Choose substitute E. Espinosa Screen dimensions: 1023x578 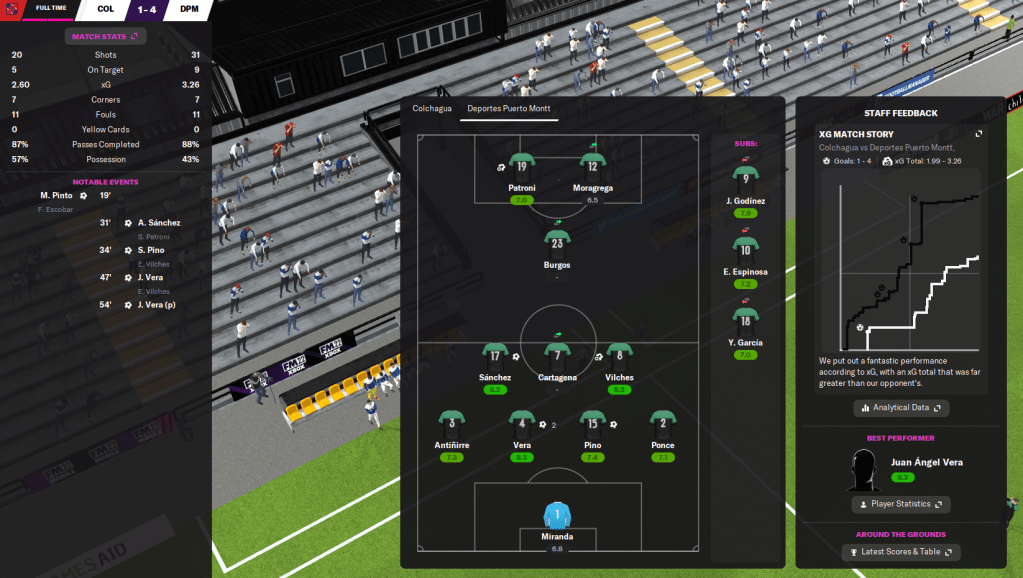pos(745,250)
